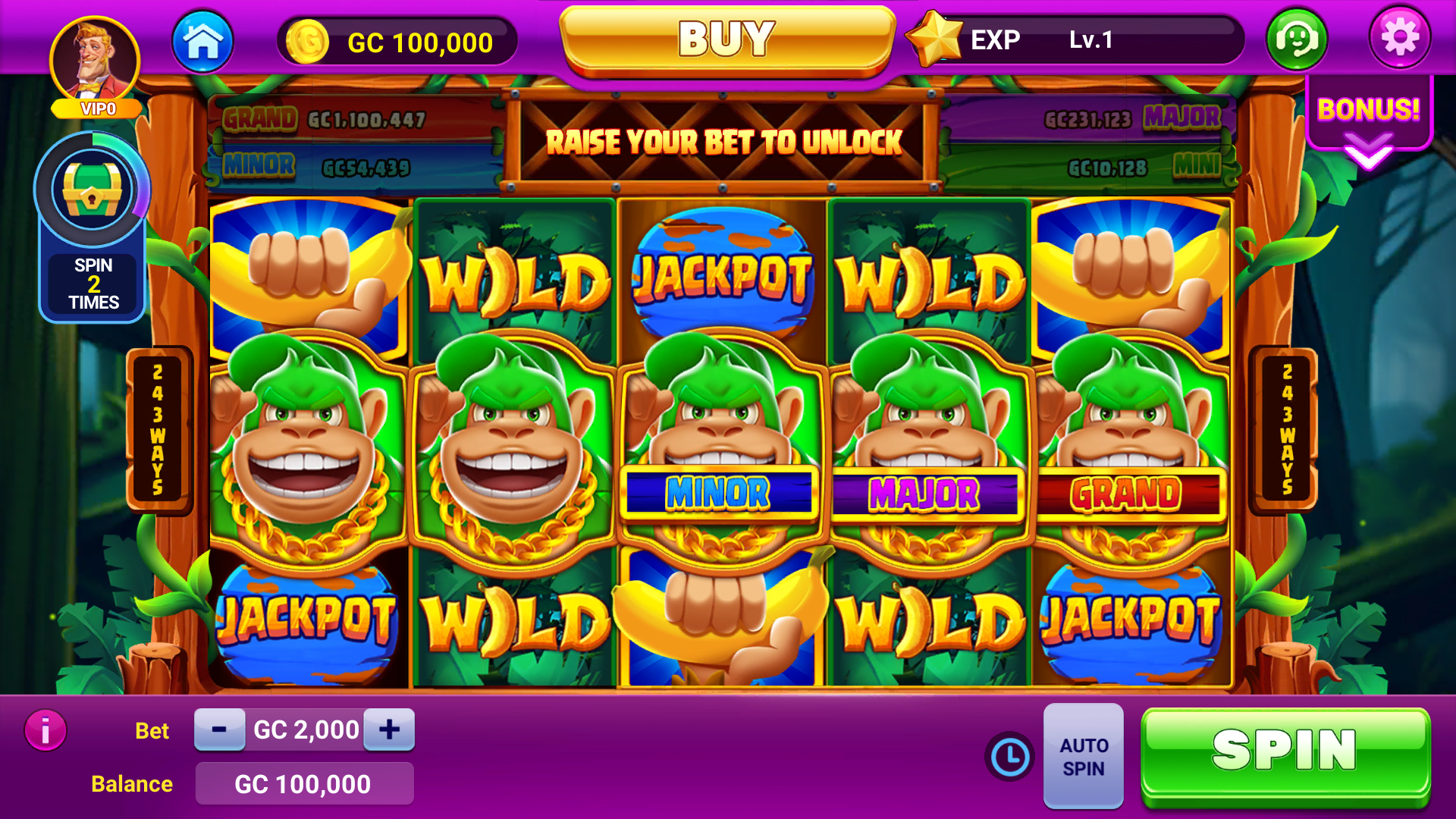Image resolution: width=1456 pixels, height=819 pixels.
Task: Open customer support chat icon
Action: click(1297, 39)
